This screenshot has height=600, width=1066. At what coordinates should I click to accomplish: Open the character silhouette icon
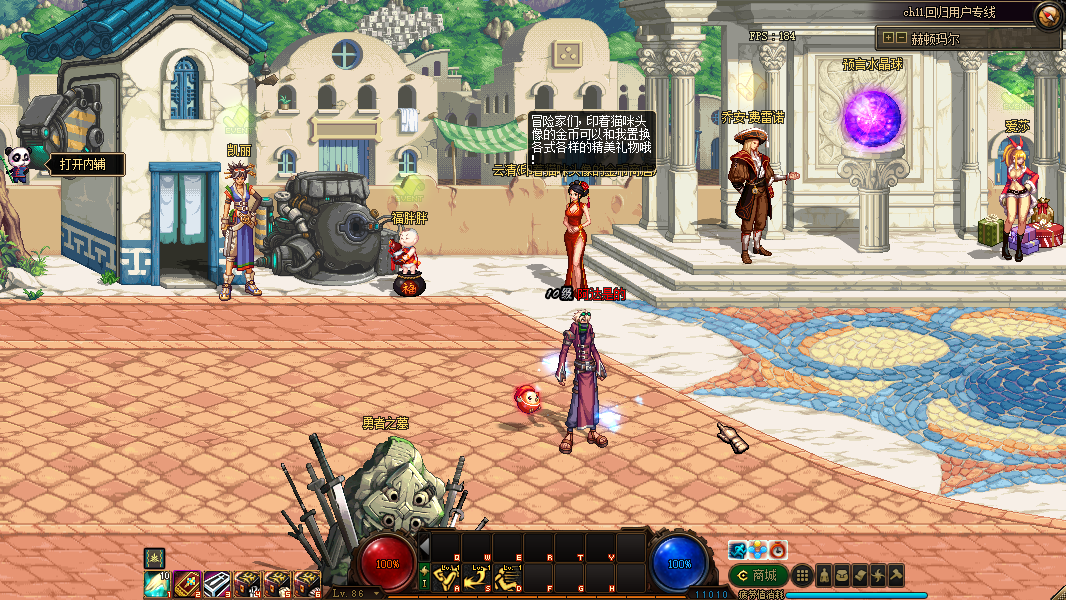pos(824,575)
